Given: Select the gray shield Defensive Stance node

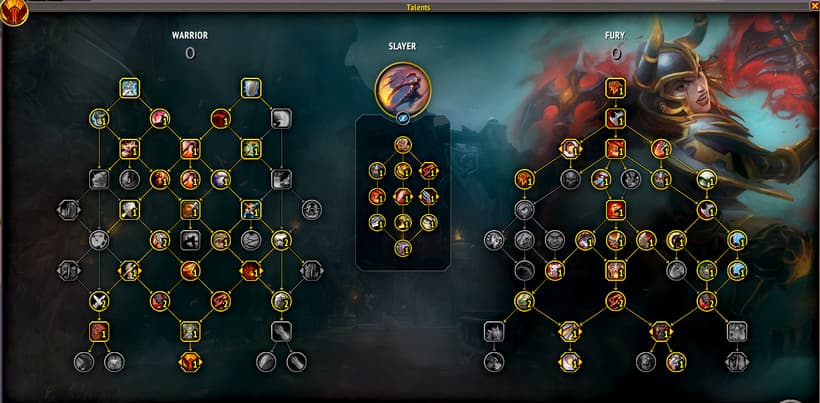Looking at the screenshot, I should (x=281, y=119).
